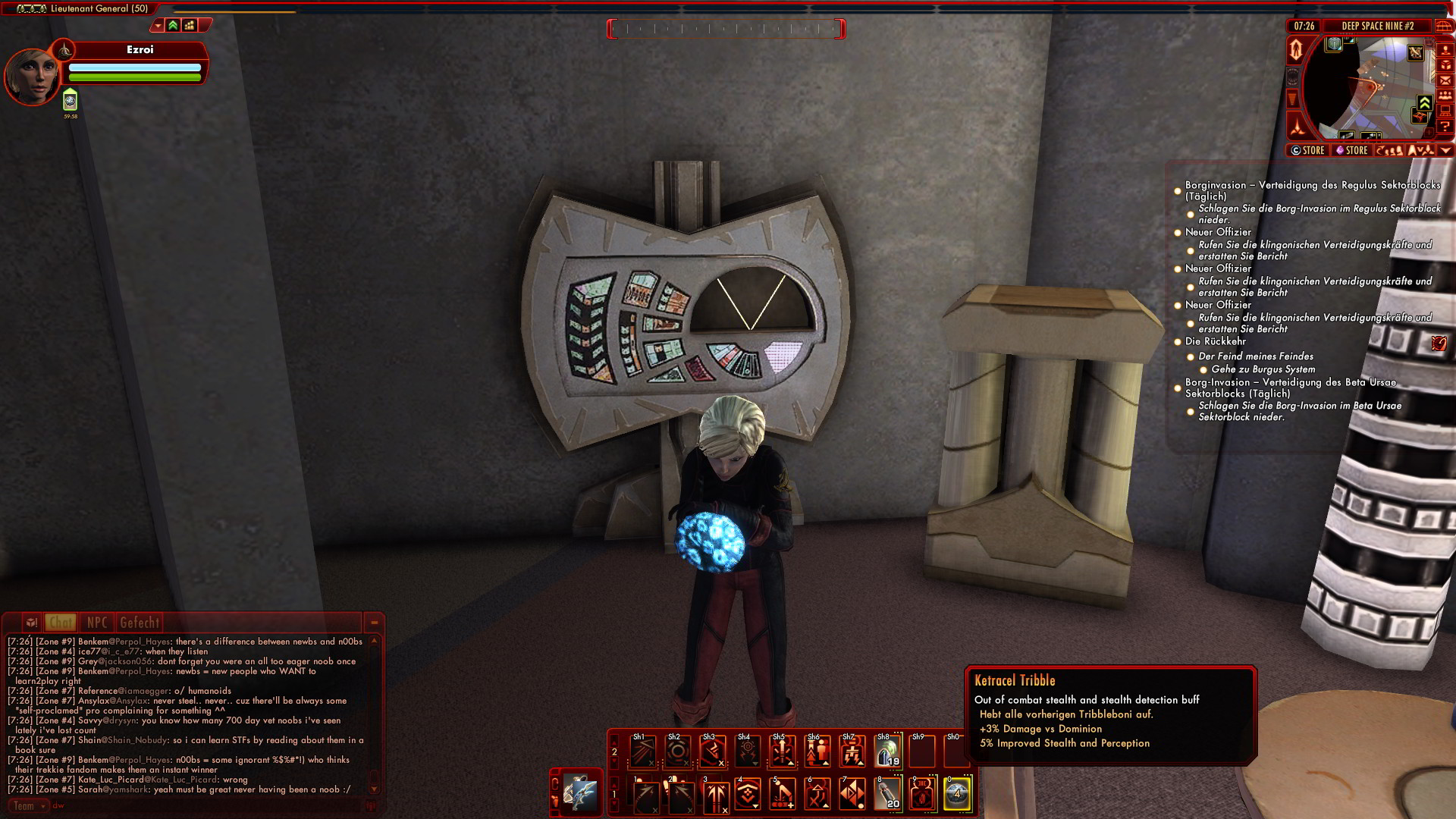Open the Dilithium Store
This screenshot has height=819, width=1456.
tap(1351, 150)
